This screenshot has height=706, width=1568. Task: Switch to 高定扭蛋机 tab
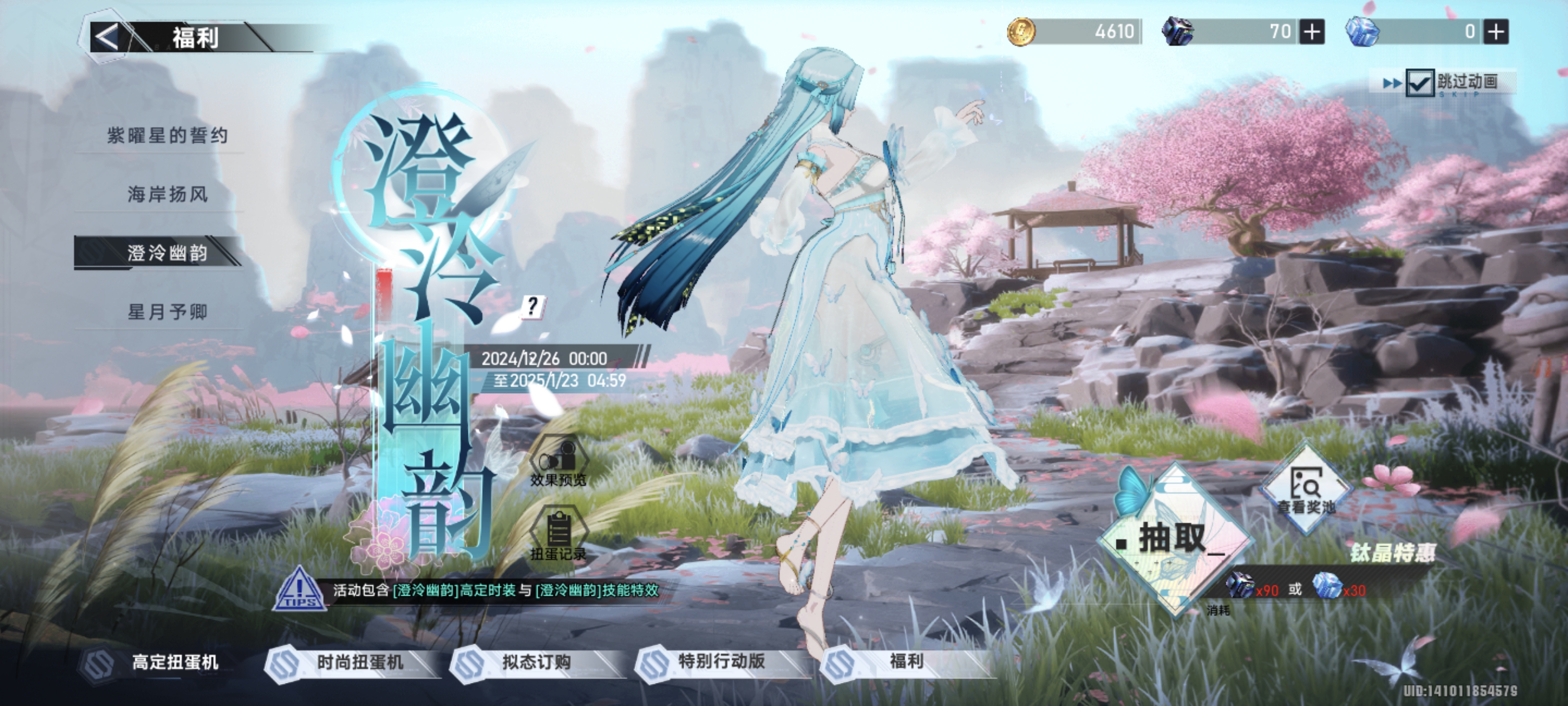(x=175, y=662)
